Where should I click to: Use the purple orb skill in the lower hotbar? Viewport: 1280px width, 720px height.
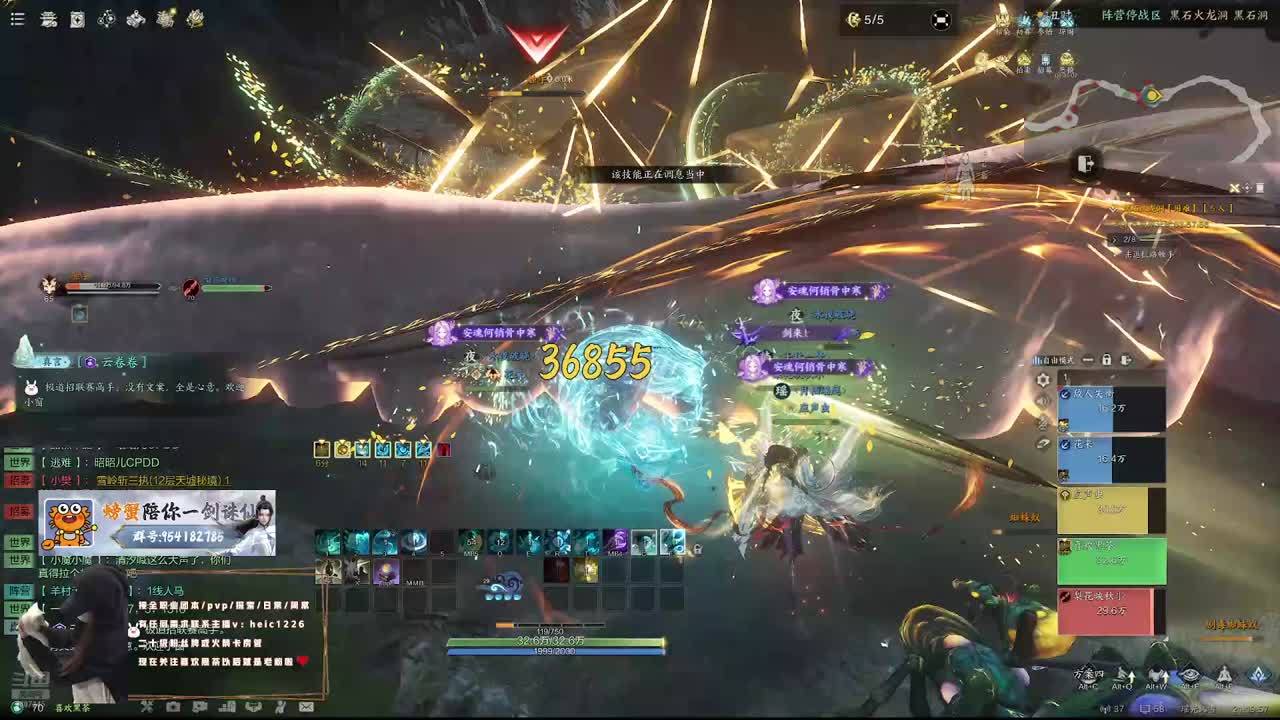click(x=386, y=571)
